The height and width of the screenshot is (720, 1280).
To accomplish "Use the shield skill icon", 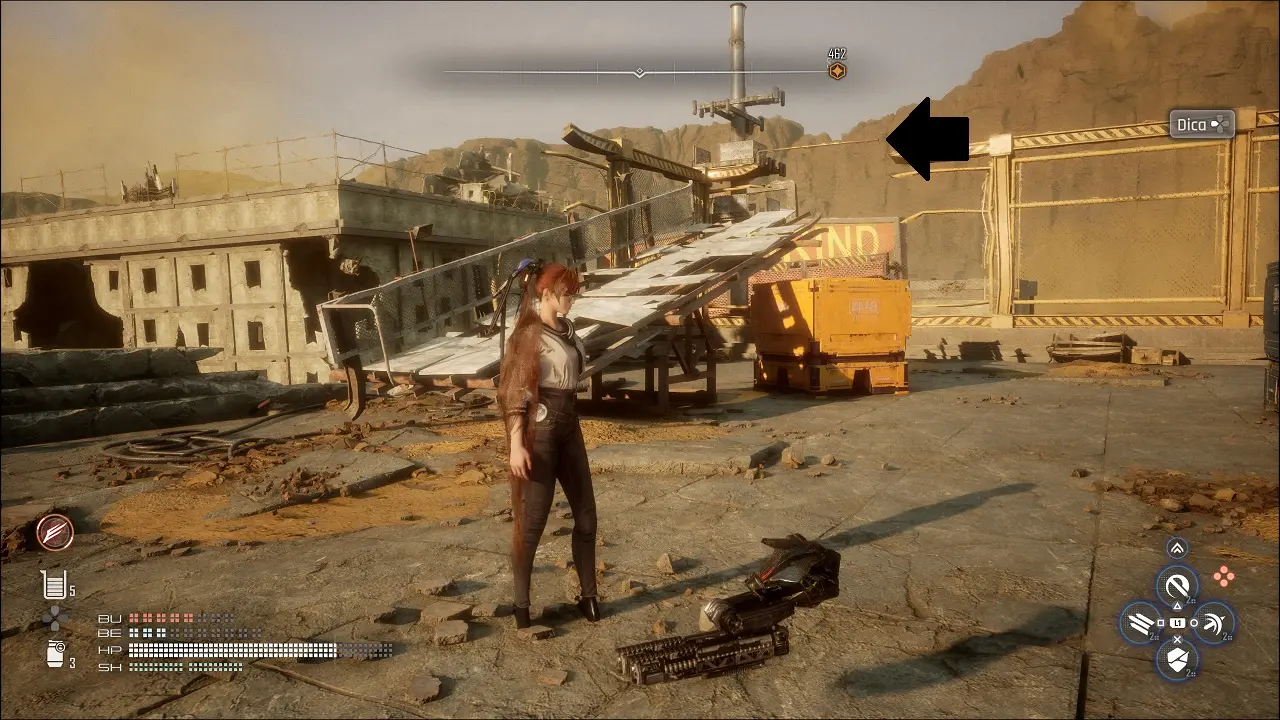I will pyautogui.click(x=1177, y=660).
